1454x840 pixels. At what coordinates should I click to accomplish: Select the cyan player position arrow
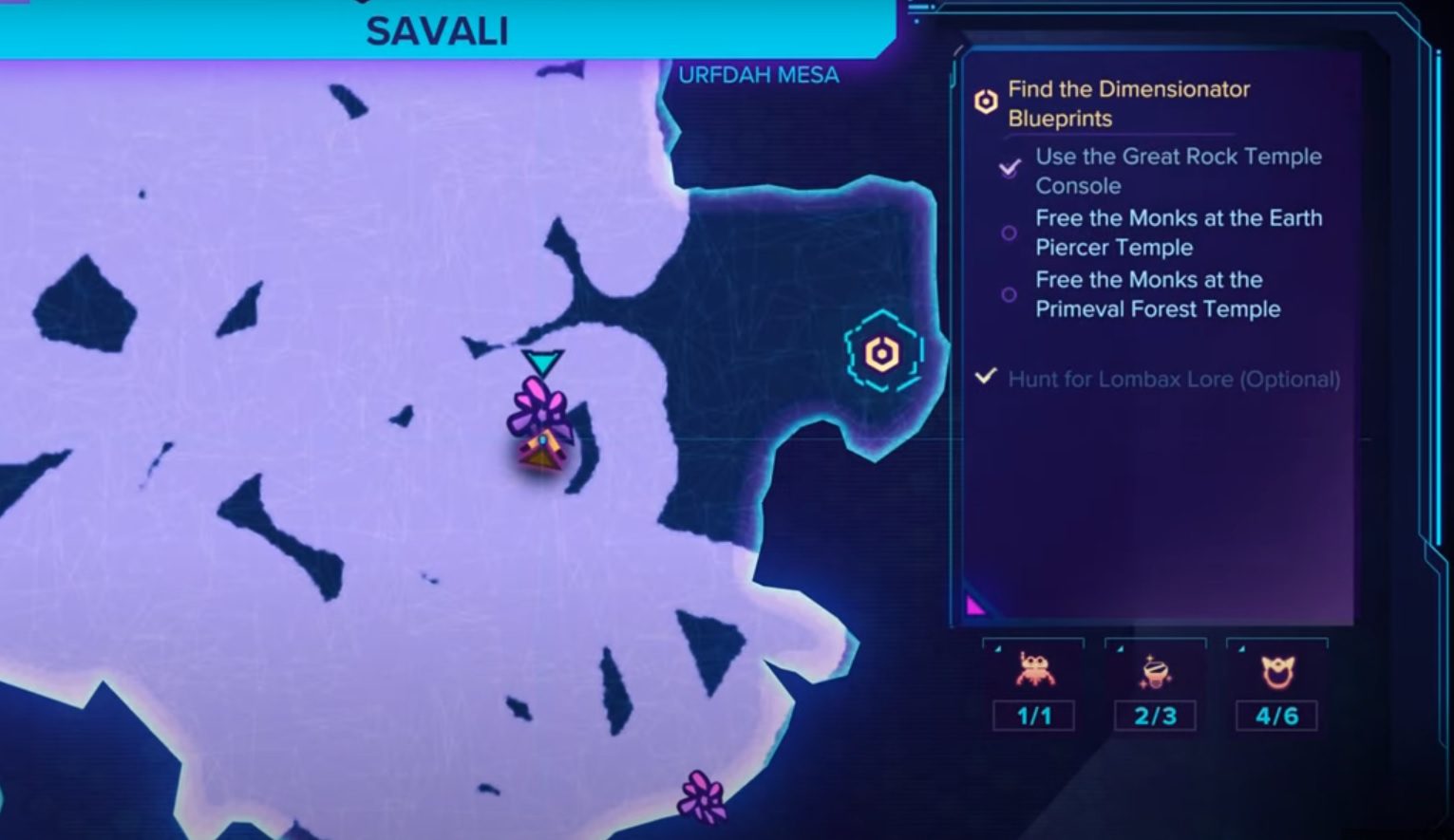point(541,362)
